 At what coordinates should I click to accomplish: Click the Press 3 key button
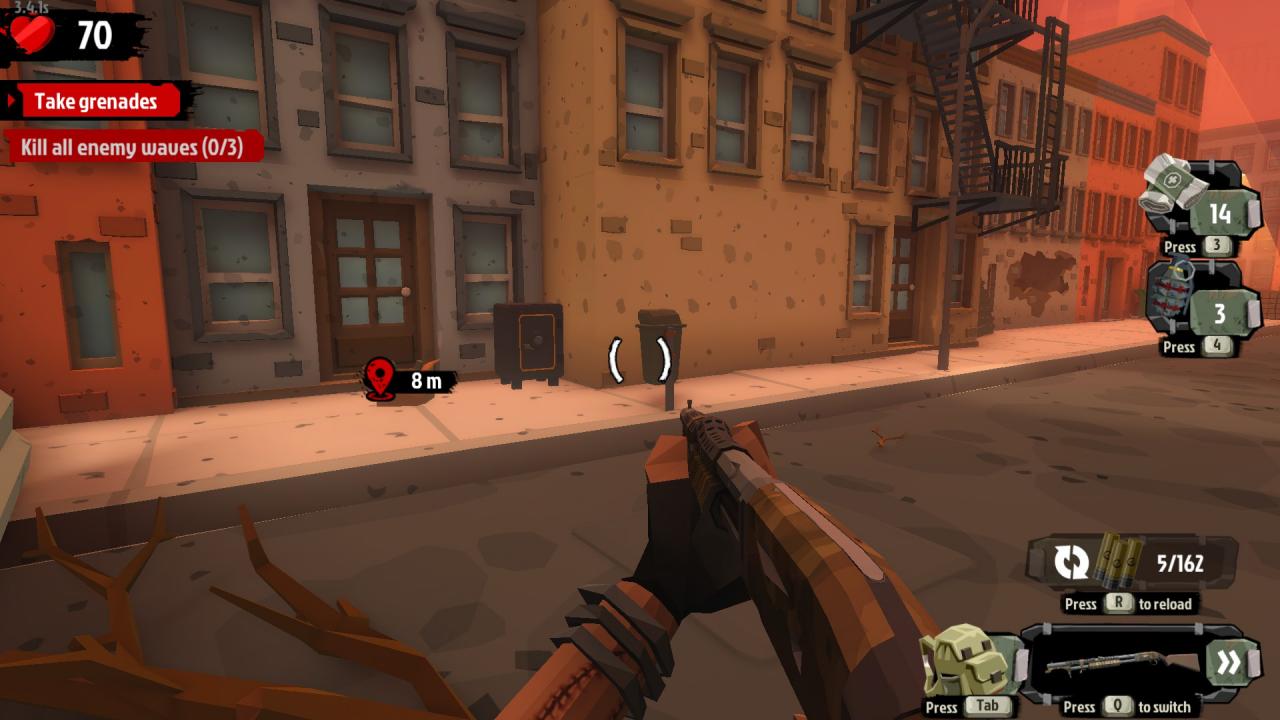click(x=1216, y=247)
